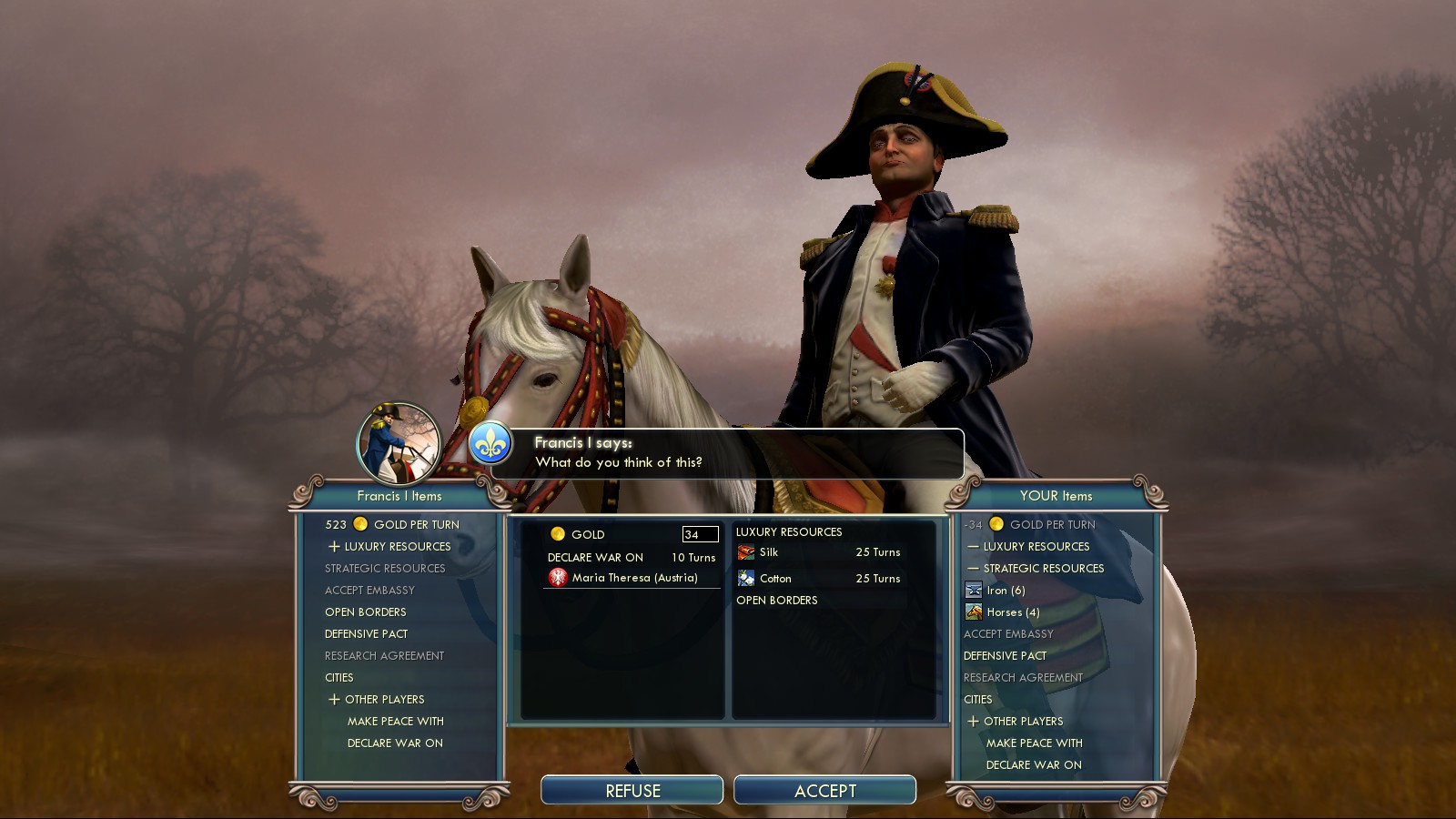Edit the gold amount field showing 34
This screenshot has width=1456, height=819.
tap(700, 534)
